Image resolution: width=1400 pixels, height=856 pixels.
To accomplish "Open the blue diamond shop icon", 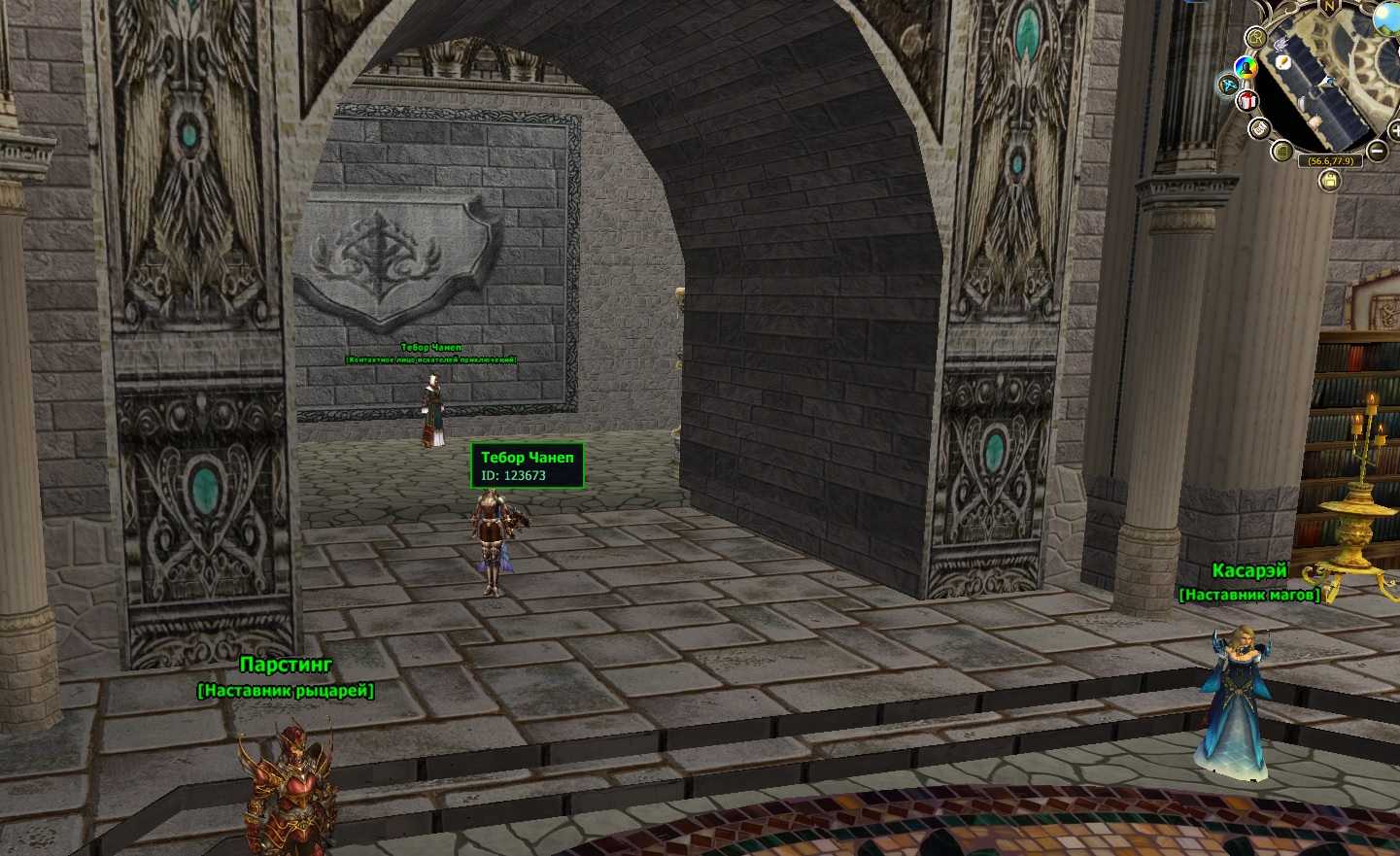I will coord(1228,85).
